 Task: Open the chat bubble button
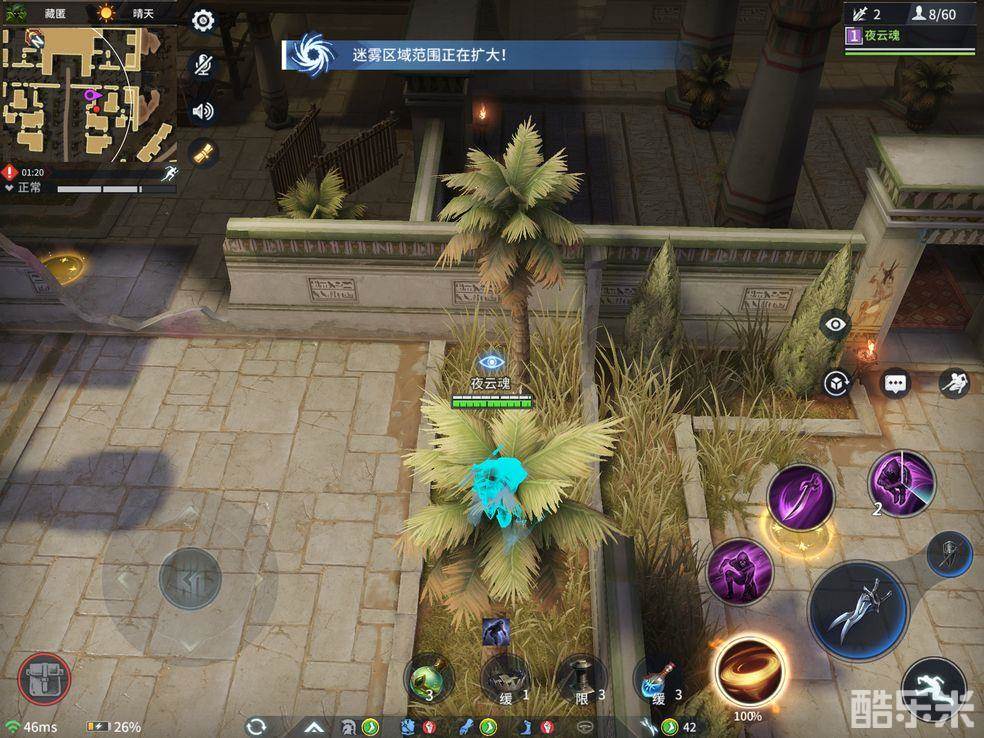(x=895, y=383)
